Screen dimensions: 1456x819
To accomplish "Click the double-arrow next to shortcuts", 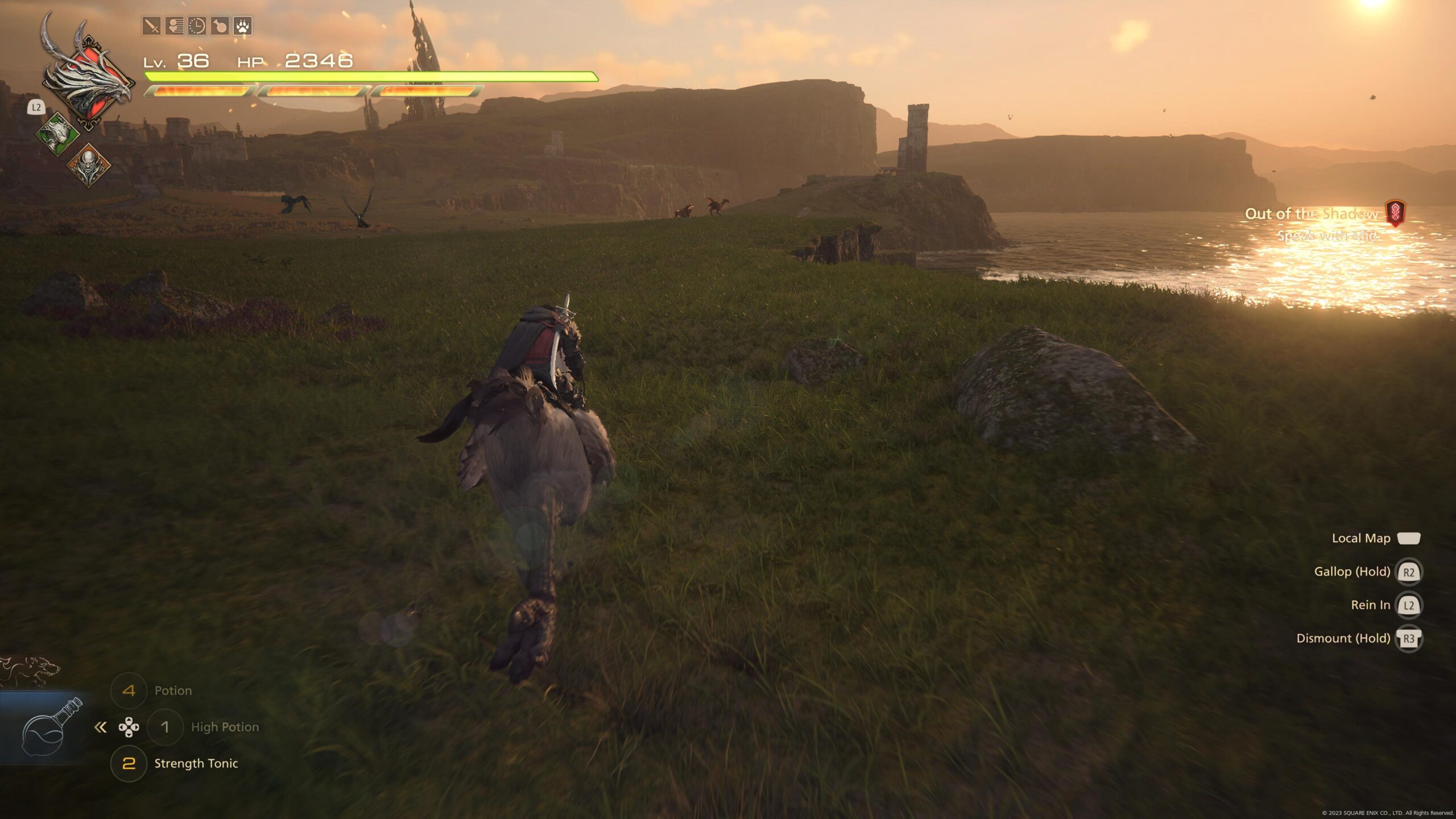I will (x=101, y=727).
